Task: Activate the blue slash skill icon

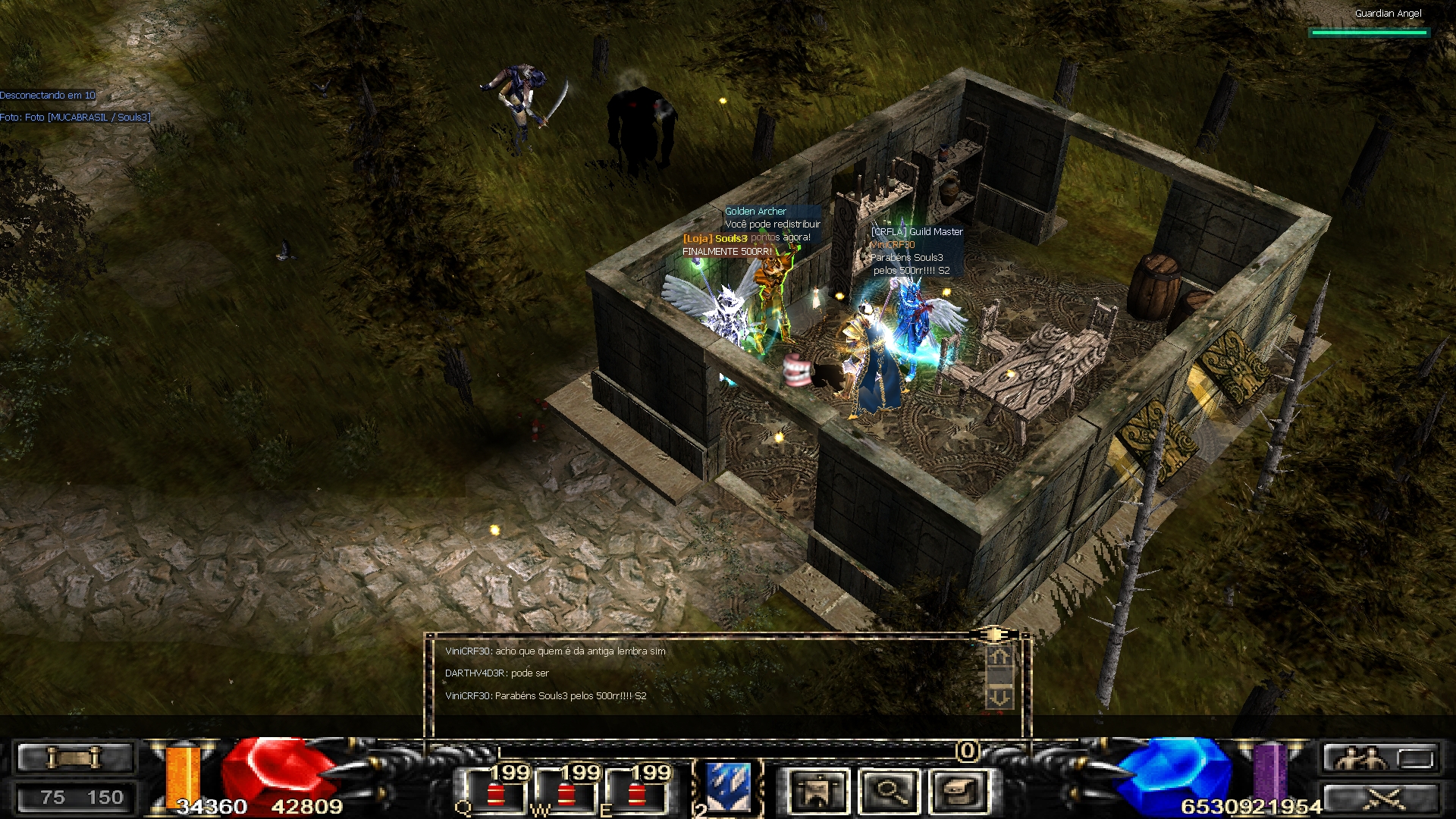Action: pyautogui.click(x=729, y=787)
